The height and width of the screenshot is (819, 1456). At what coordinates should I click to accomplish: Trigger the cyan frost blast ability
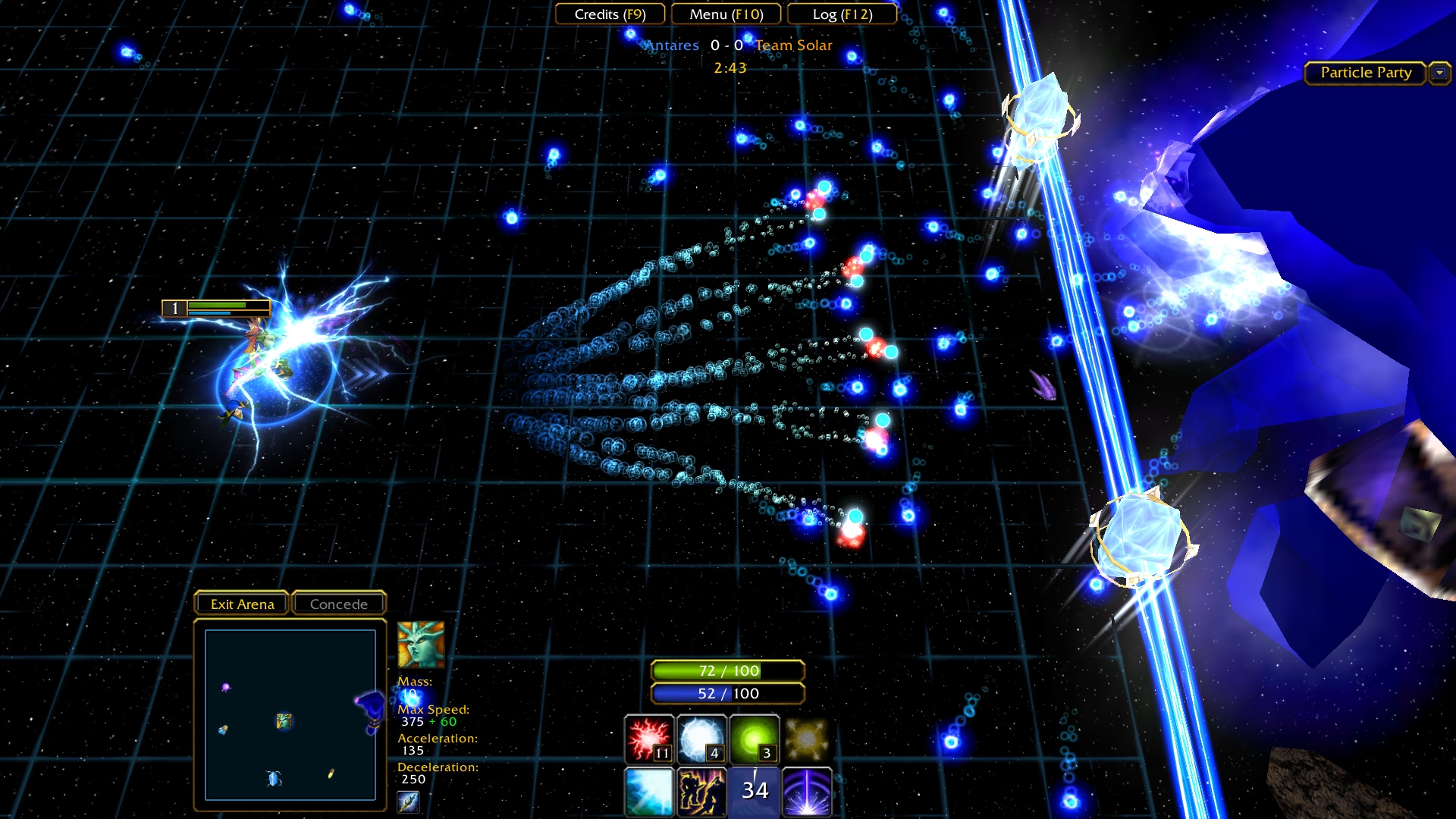[x=648, y=792]
